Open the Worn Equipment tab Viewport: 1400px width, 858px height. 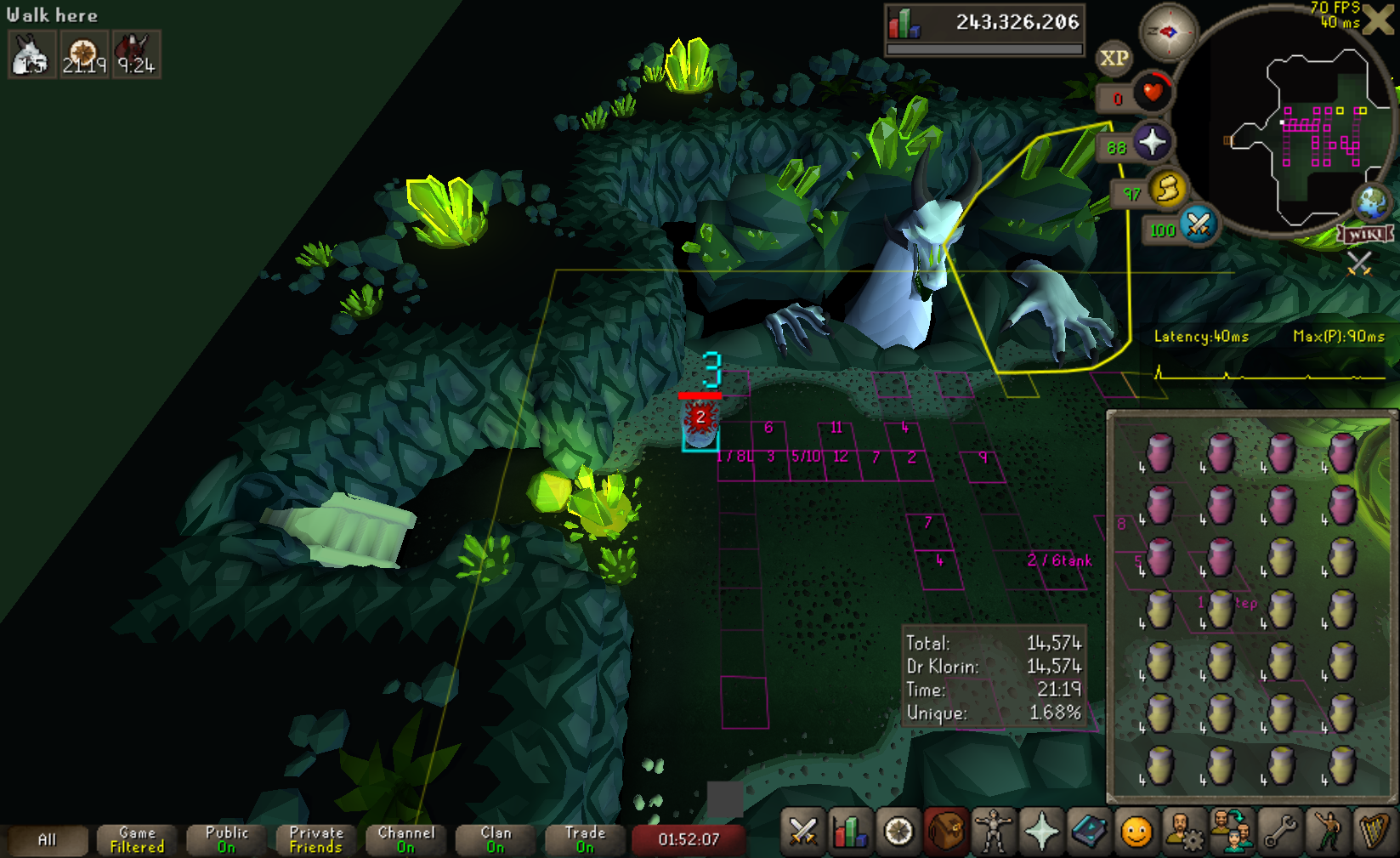click(x=993, y=832)
